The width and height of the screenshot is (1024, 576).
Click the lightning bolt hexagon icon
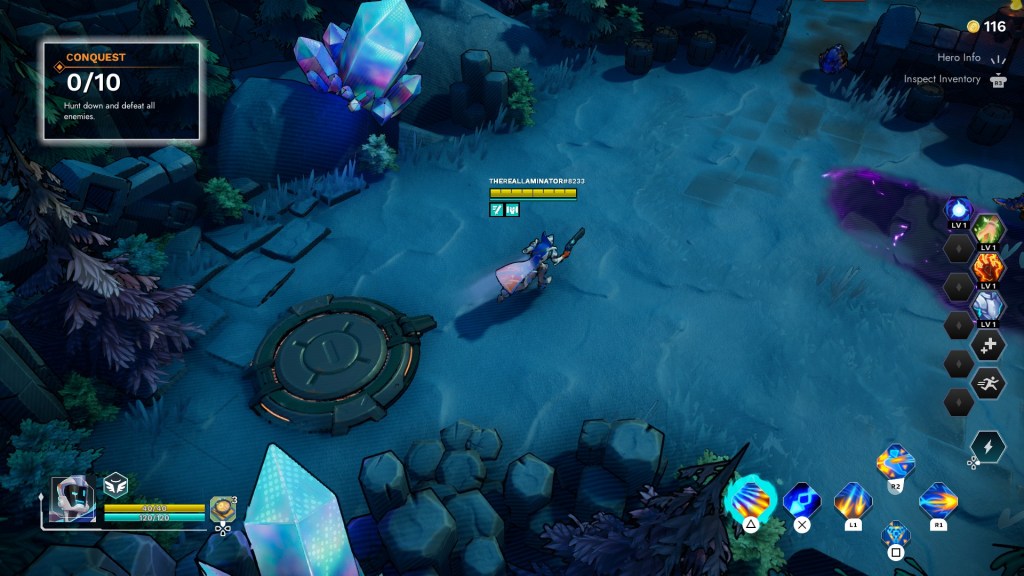988,447
